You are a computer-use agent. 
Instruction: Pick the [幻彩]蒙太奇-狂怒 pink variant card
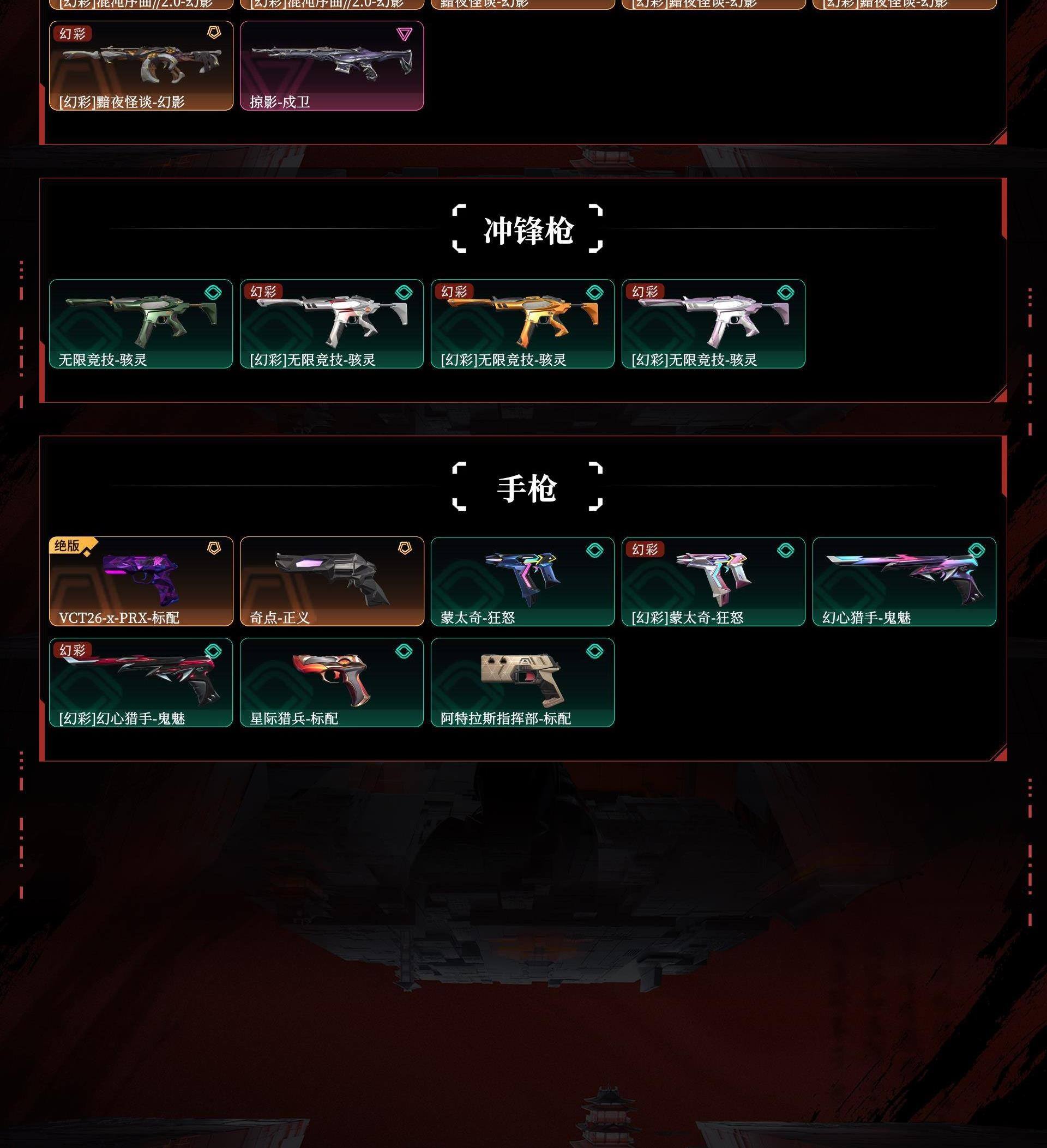tap(713, 581)
